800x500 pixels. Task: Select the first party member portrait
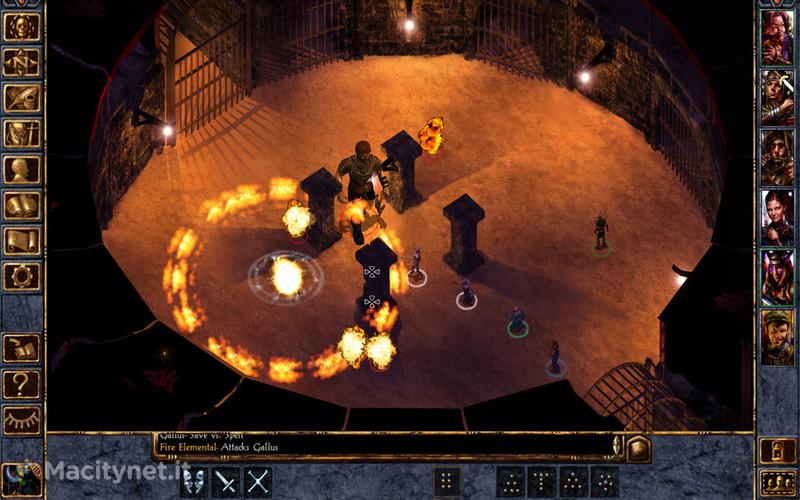click(777, 37)
